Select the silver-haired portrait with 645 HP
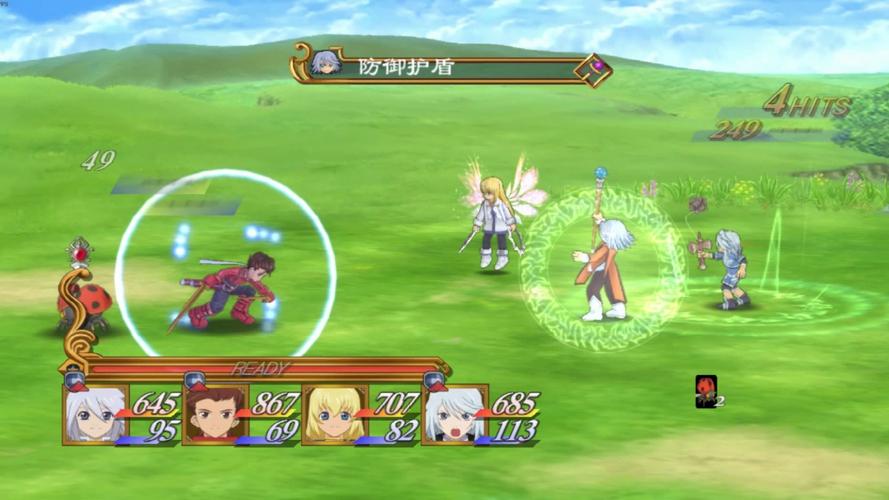889x500 pixels. (x=95, y=414)
